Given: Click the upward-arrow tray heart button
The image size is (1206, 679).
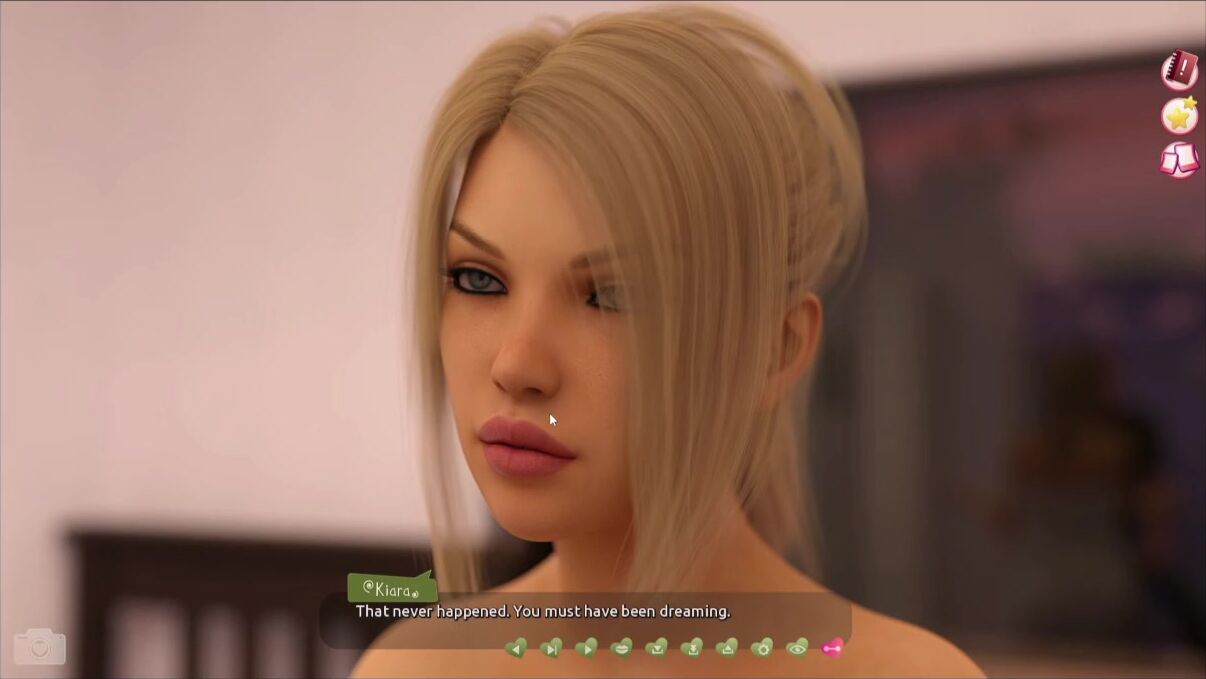Looking at the screenshot, I should tap(727, 648).
